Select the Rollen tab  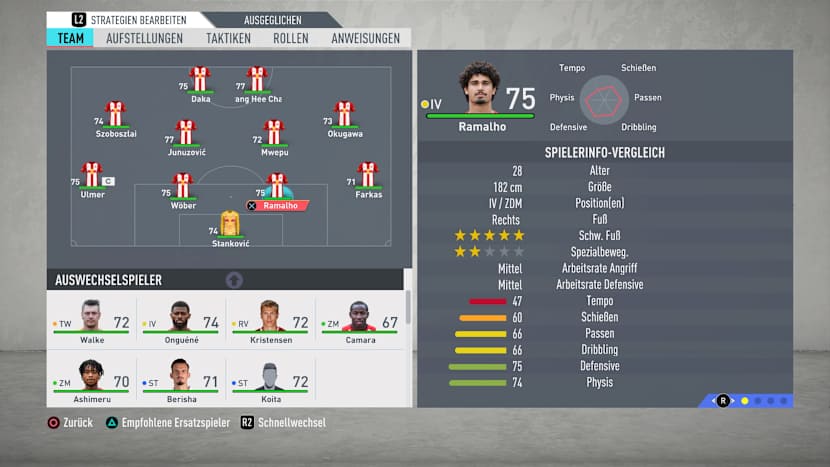(x=290, y=38)
